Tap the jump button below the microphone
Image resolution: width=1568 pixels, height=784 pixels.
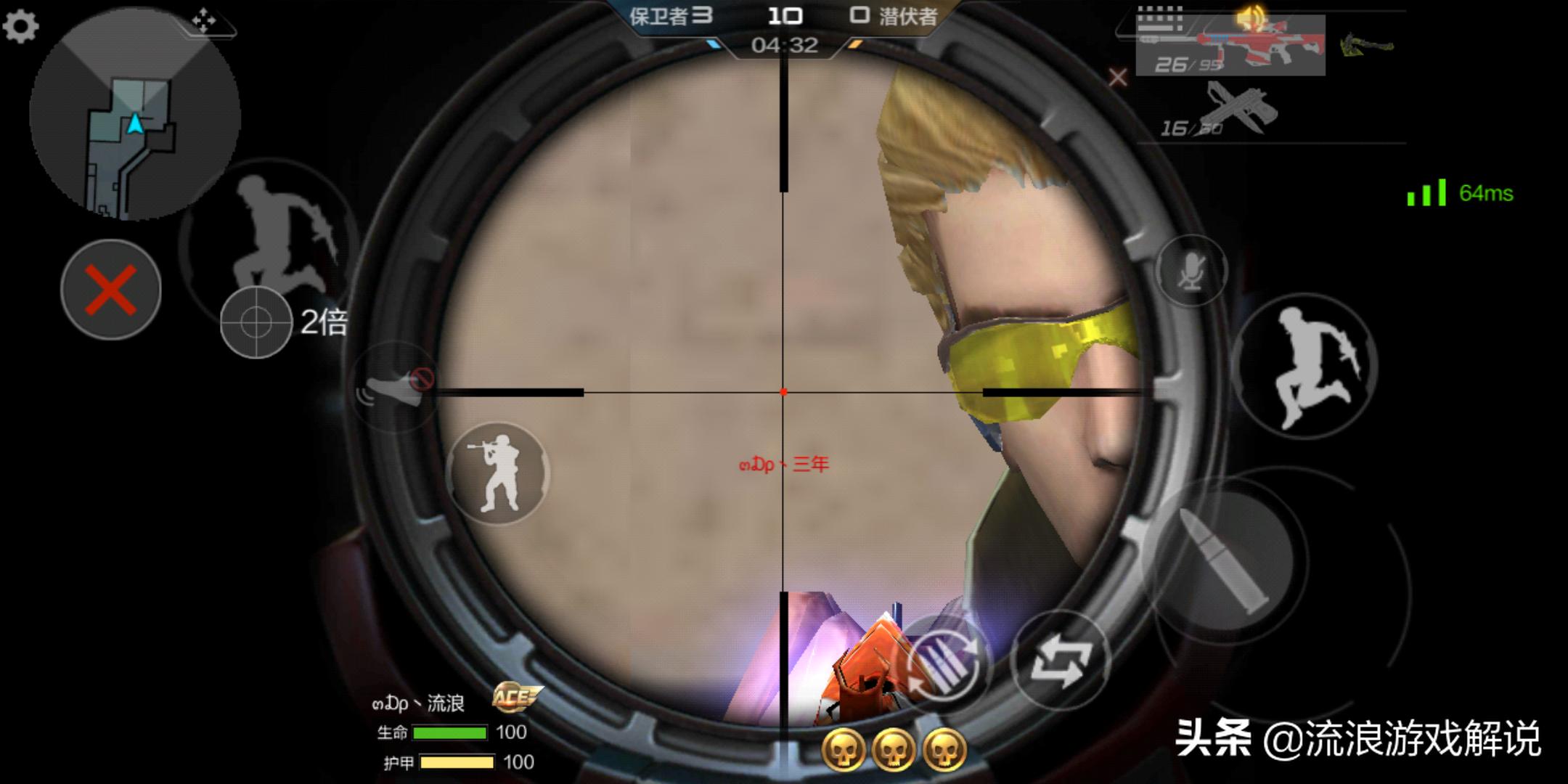[1304, 367]
